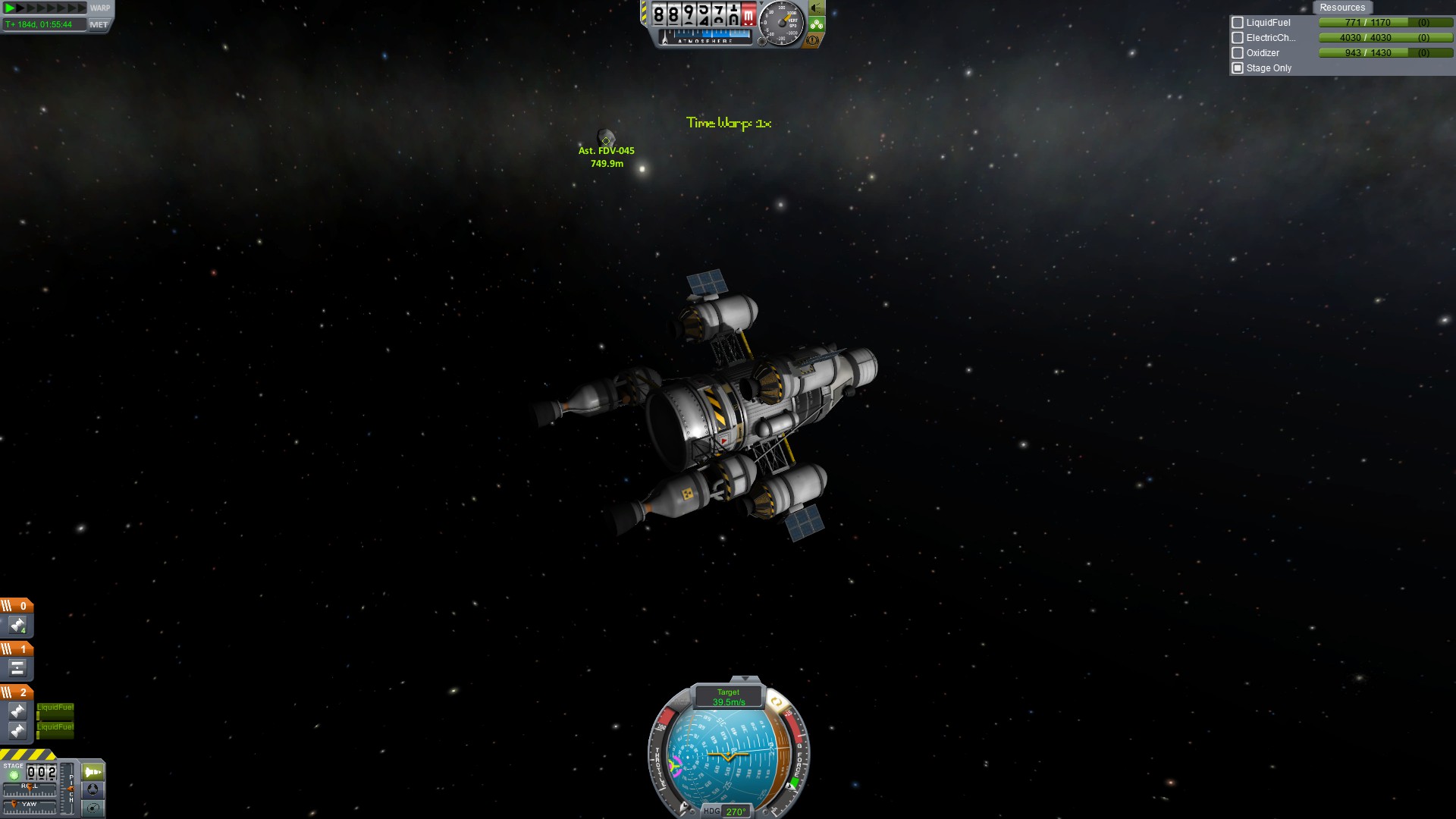Switch to docking mode button

pos(93,790)
